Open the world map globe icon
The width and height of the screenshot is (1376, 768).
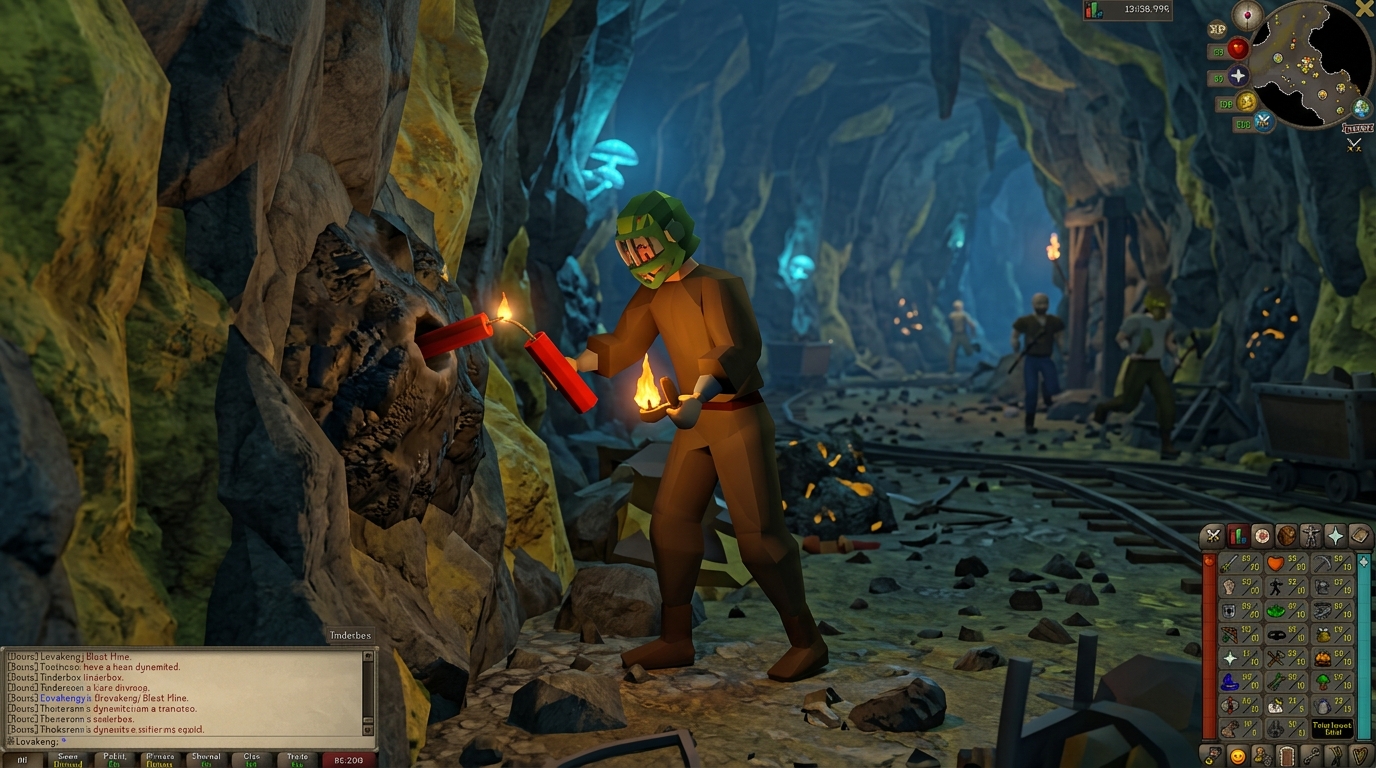tap(1360, 108)
